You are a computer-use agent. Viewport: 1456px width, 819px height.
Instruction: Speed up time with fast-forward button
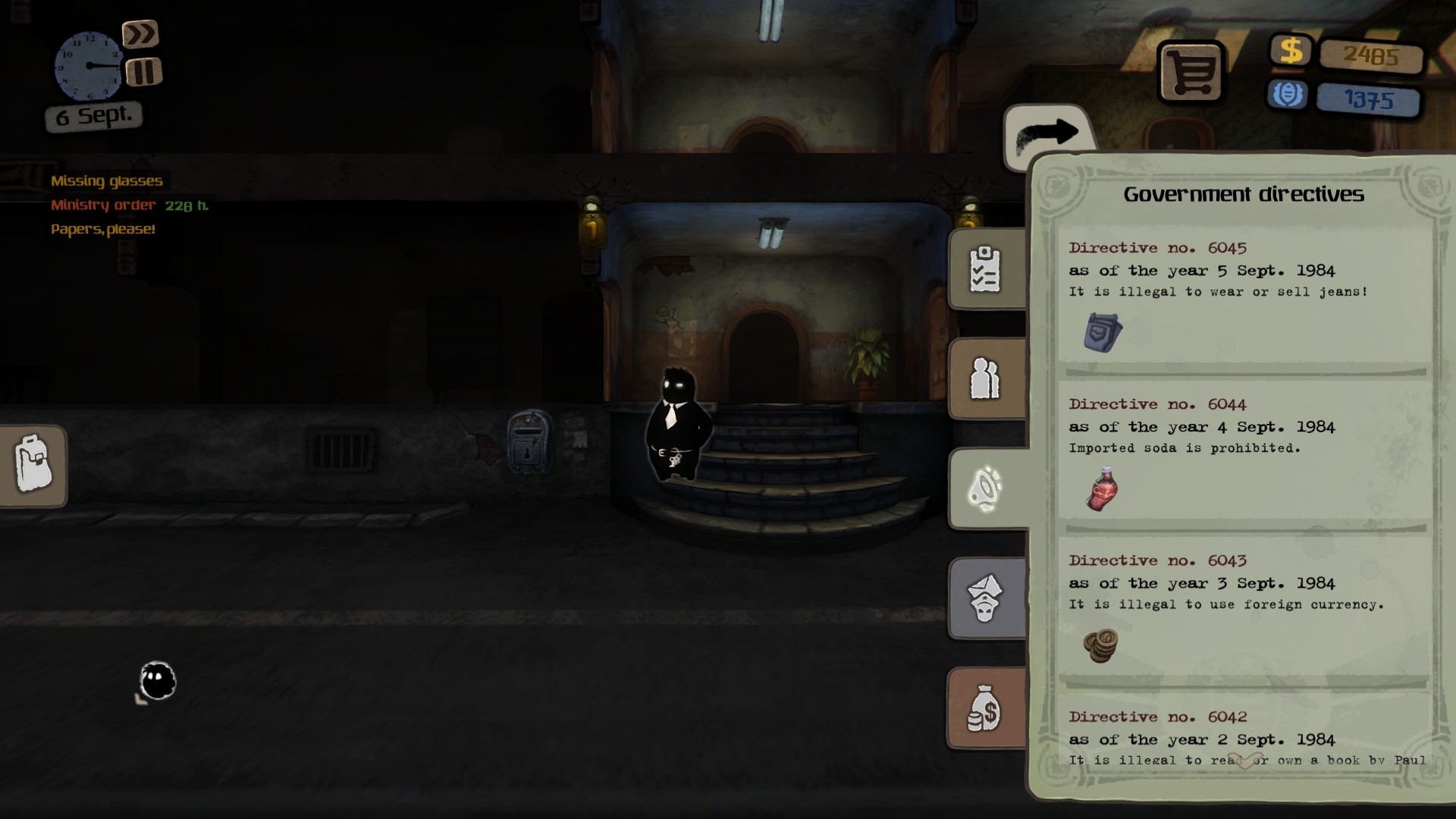(x=140, y=34)
